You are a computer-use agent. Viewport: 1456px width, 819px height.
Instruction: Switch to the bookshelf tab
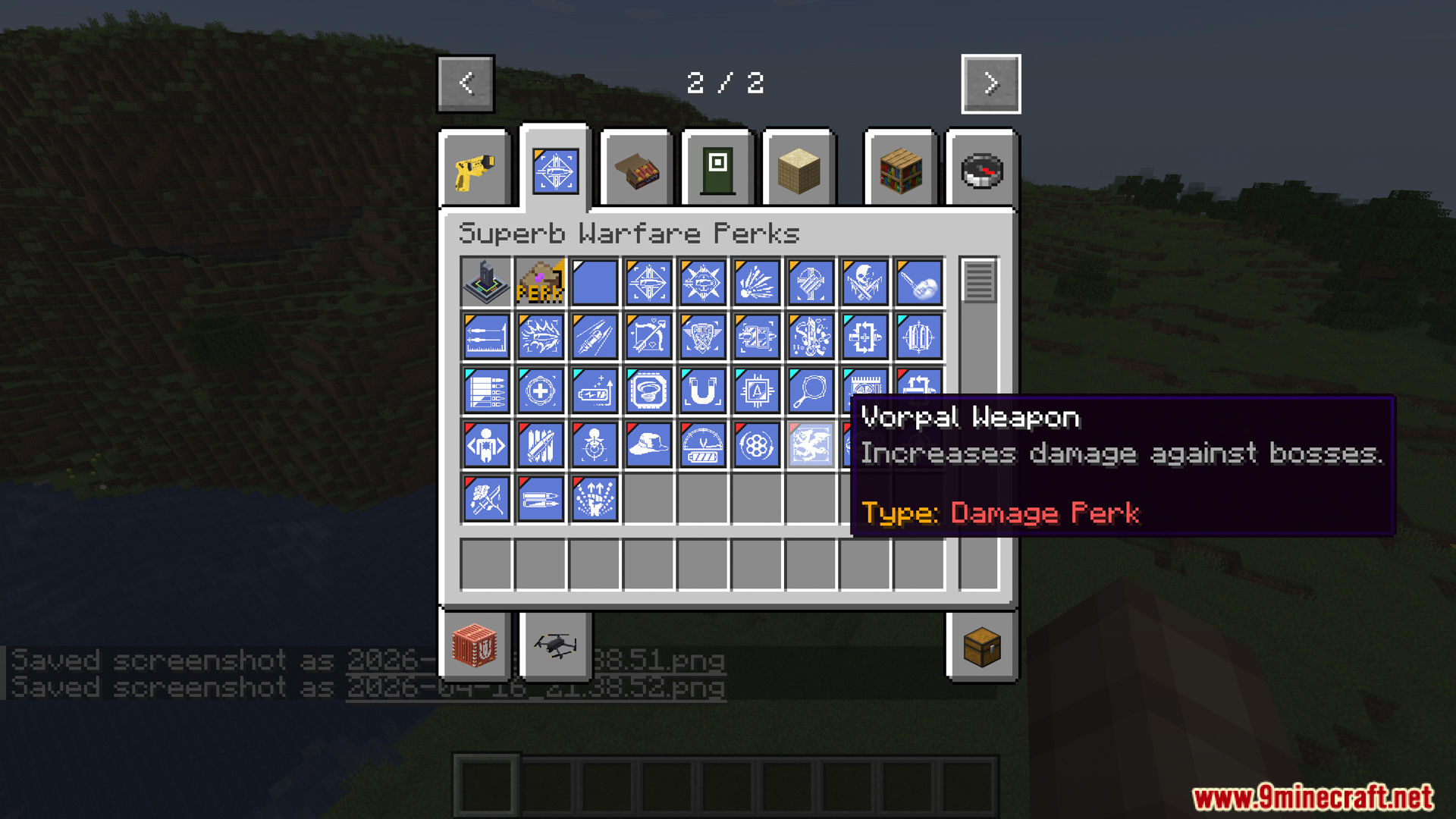click(899, 168)
